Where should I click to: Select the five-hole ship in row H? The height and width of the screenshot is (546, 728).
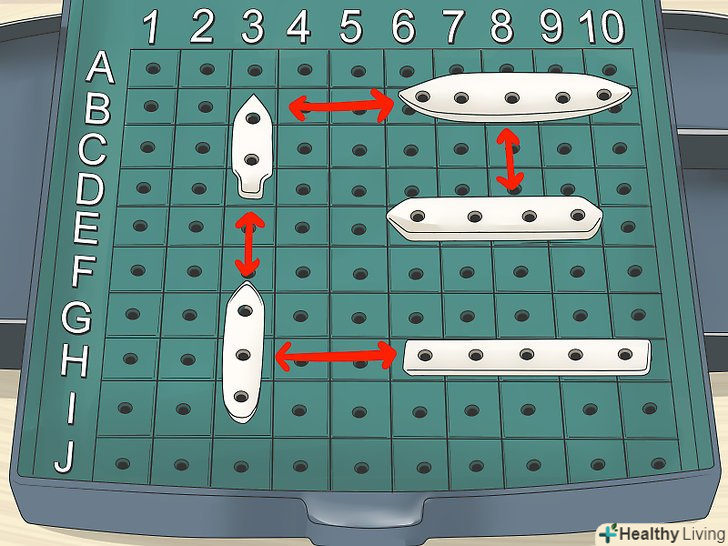[x=527, y=355]
